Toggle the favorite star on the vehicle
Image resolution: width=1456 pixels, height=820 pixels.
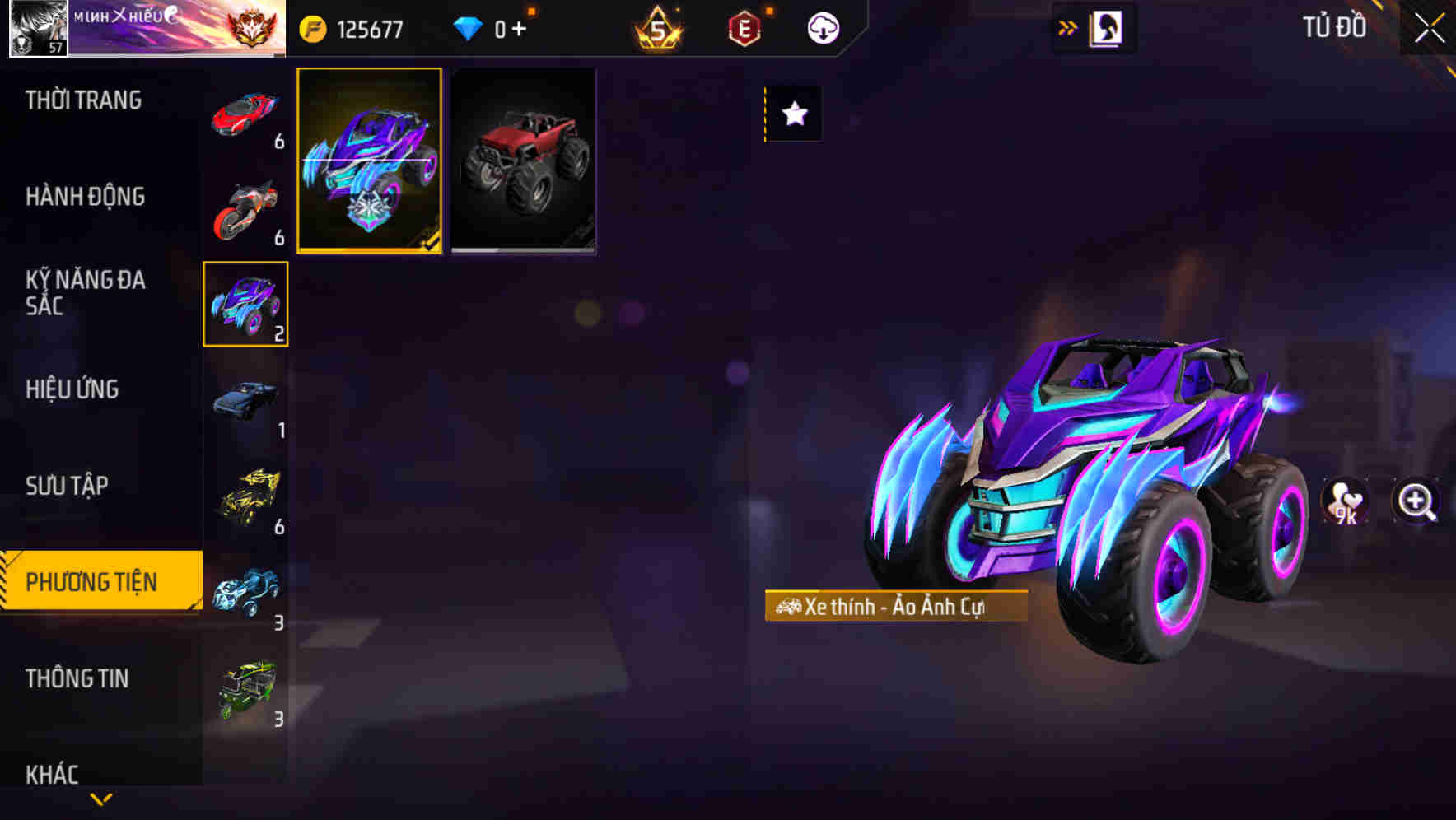(x=792, y=114)
